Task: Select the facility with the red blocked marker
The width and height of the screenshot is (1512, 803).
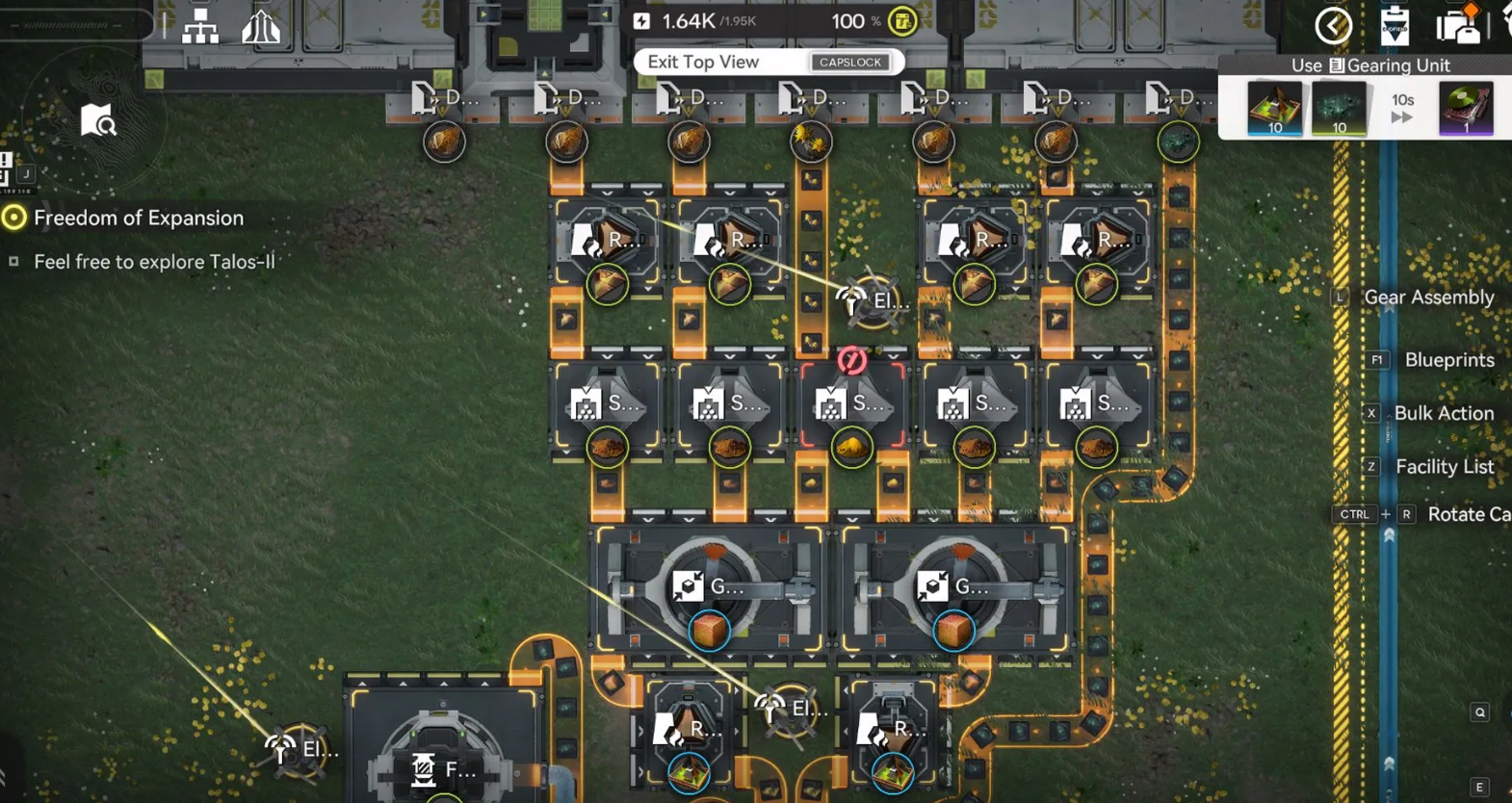Action: tap(852, 404)
